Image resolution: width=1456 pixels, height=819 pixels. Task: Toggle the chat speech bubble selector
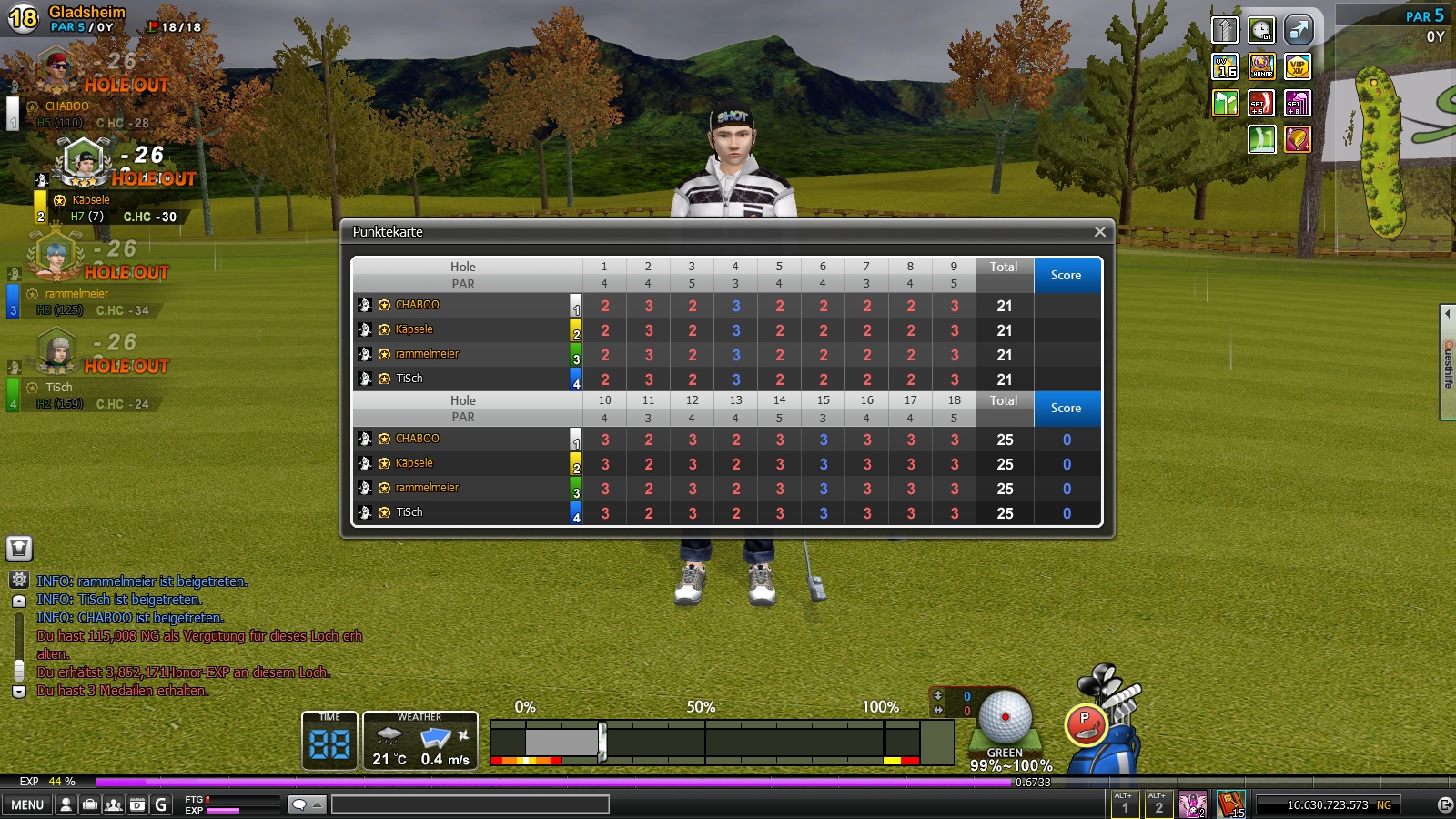click(x=307, y=804)
